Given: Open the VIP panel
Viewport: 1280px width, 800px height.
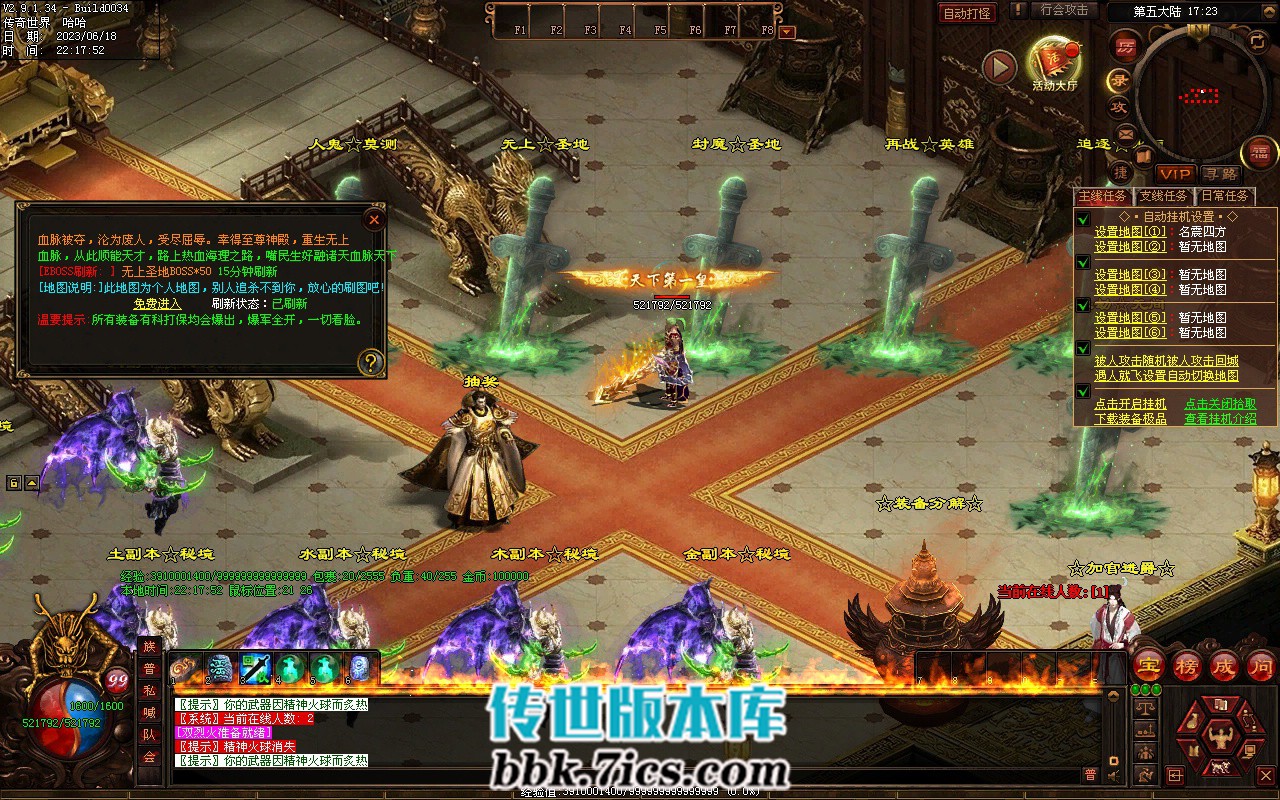Looking at the screenshot, I should (x=1176, y=175).
